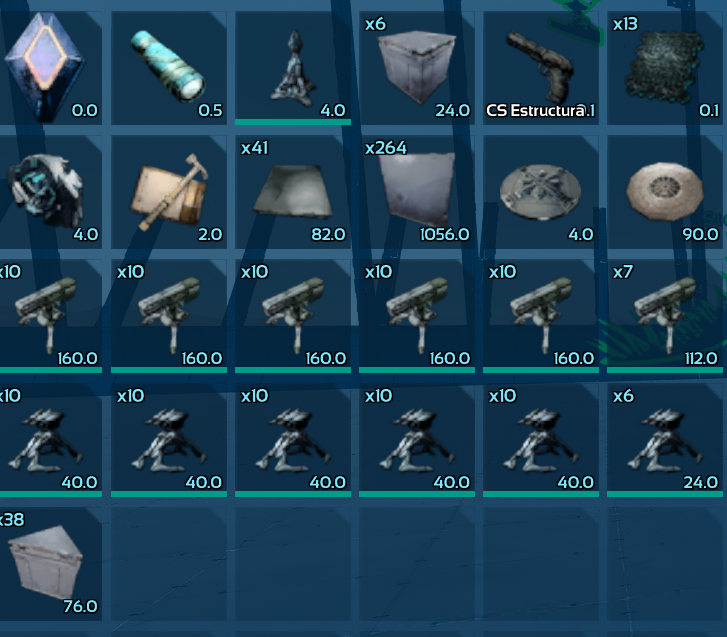
Task: Choose the blueprint with hammer item
Action: click(168, 192)
